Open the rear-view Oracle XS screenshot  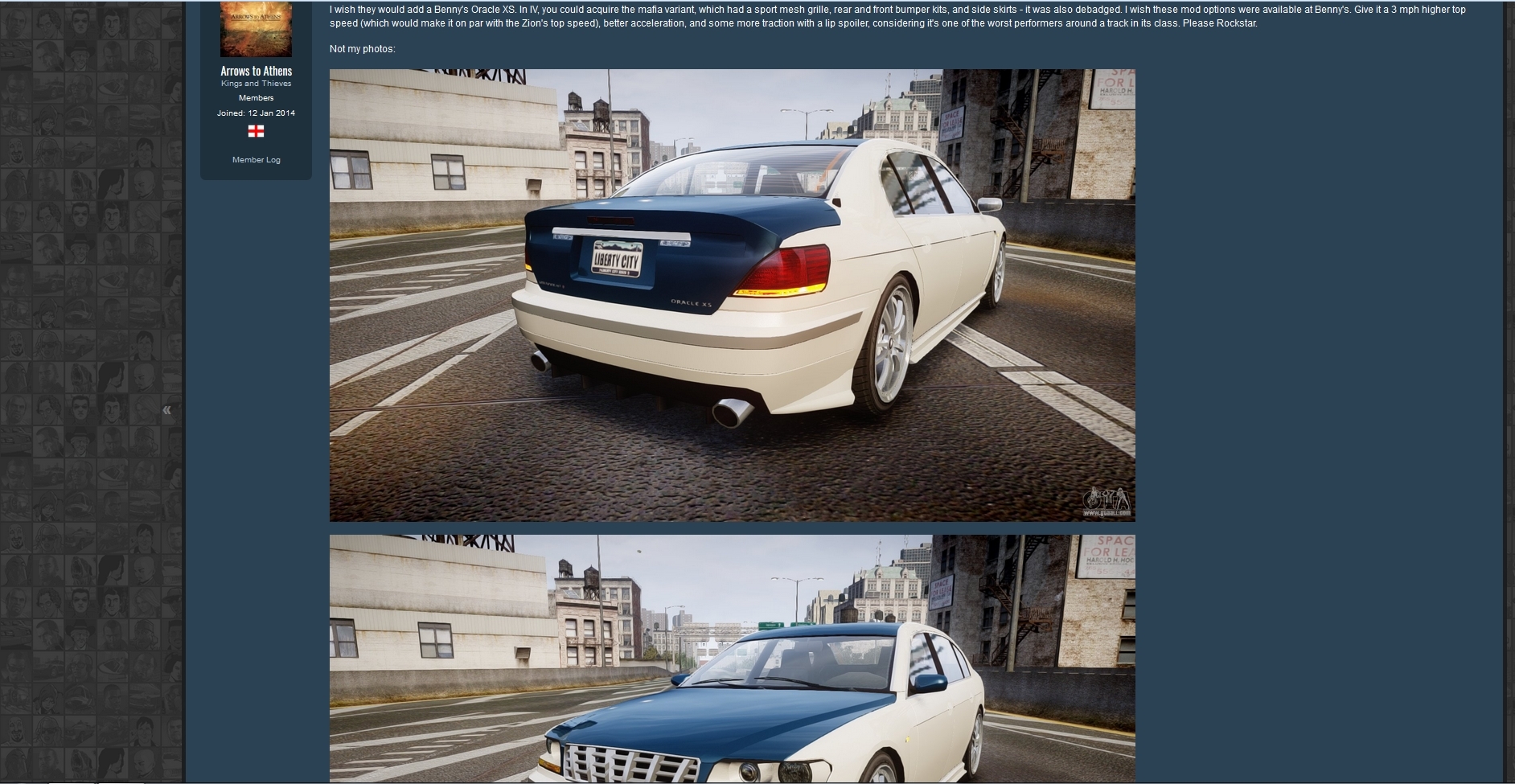point(732,293)
